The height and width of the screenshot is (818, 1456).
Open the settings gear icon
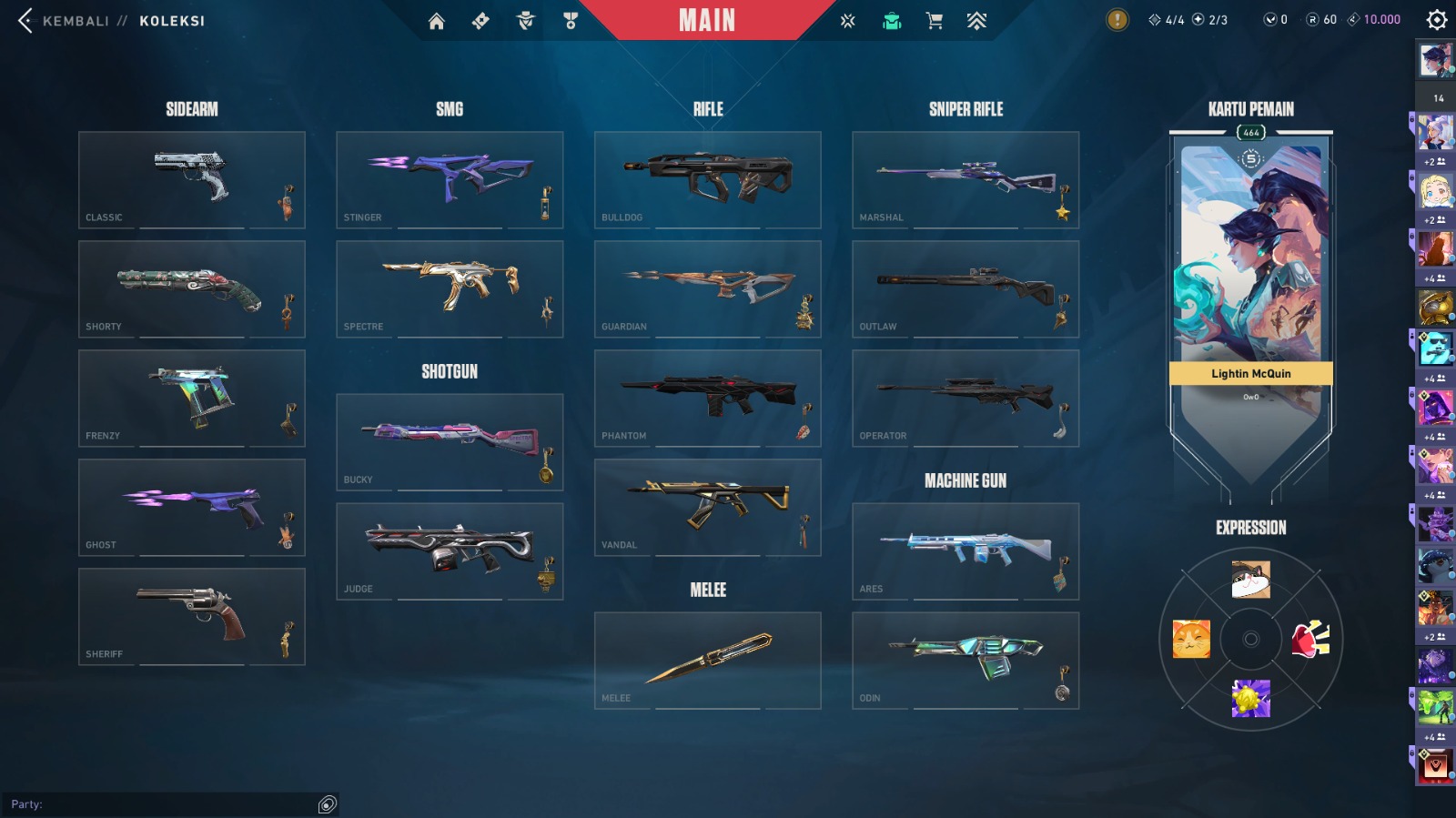point(1436,20)
